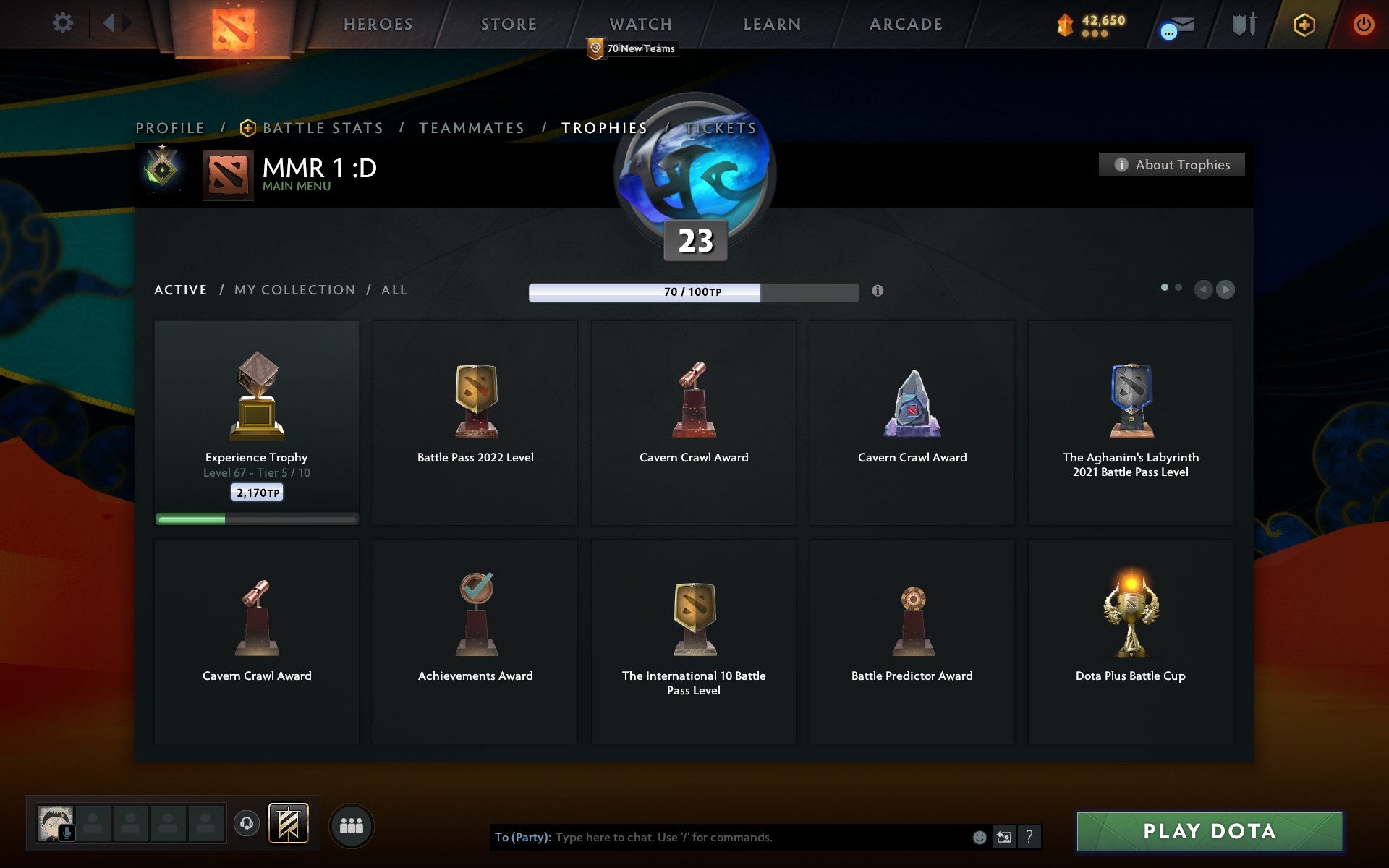Open the settings gear icon
Screen dimensions: 1389x868
[64, 22]
